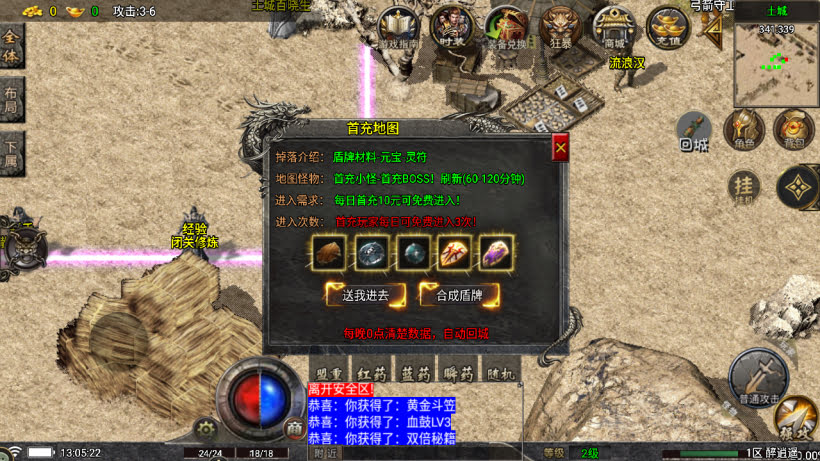Close the 首充地图 dialog
Screen dimensions: 820x461
(560, 146)
